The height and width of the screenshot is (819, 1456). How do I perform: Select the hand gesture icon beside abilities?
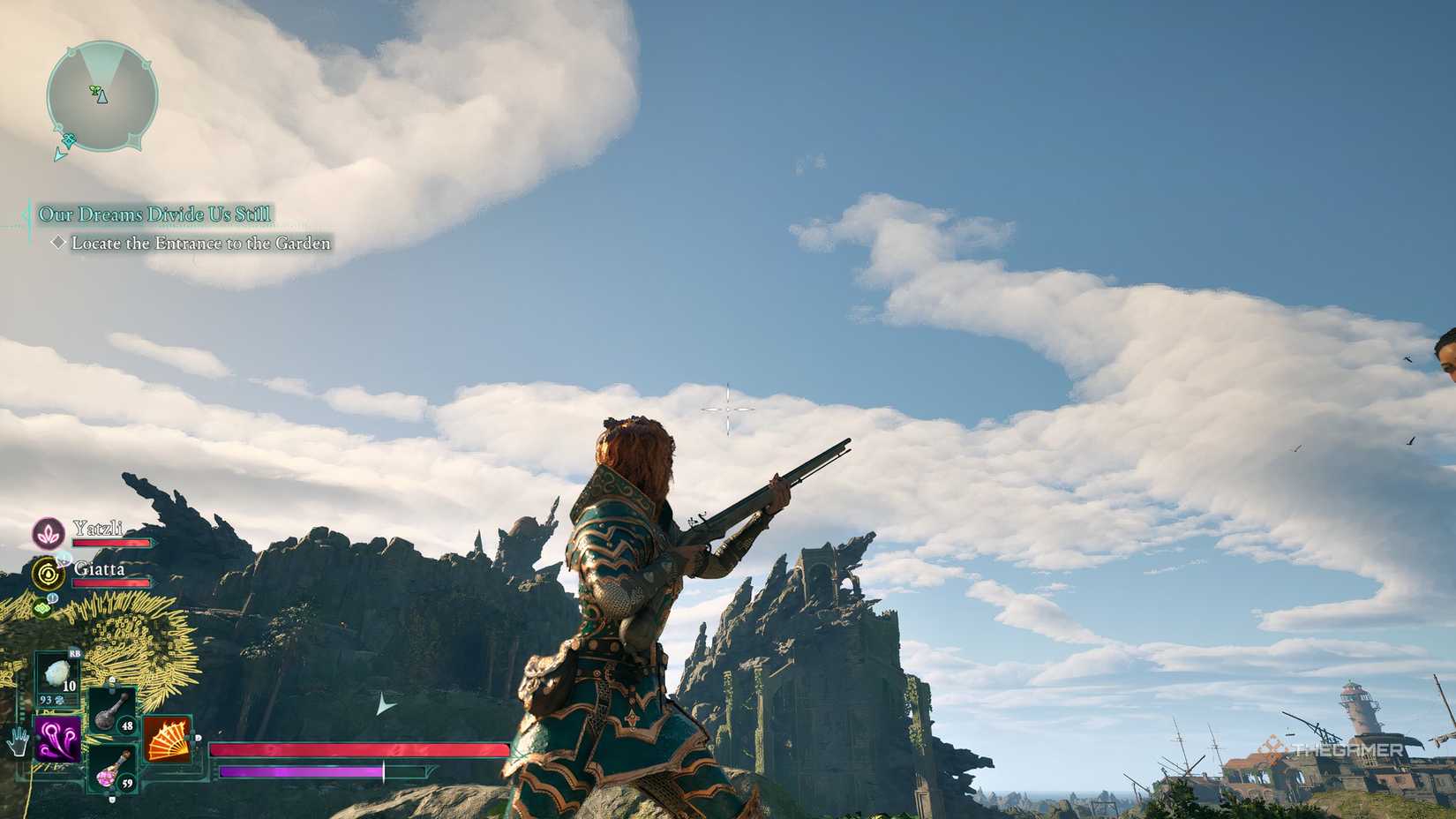(19, 741)
